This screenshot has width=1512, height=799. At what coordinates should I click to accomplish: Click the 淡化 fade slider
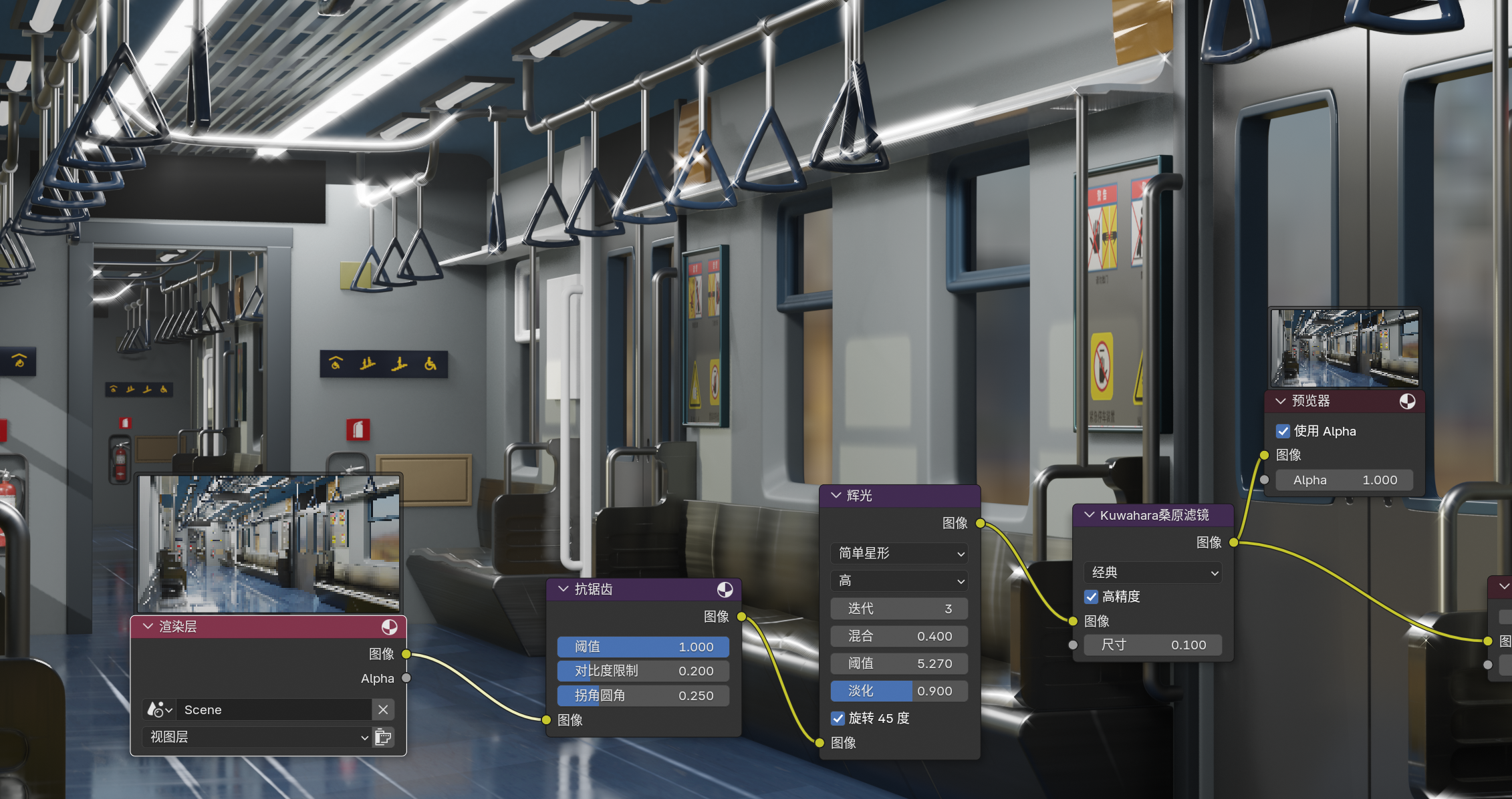click(x=899, y=691)
